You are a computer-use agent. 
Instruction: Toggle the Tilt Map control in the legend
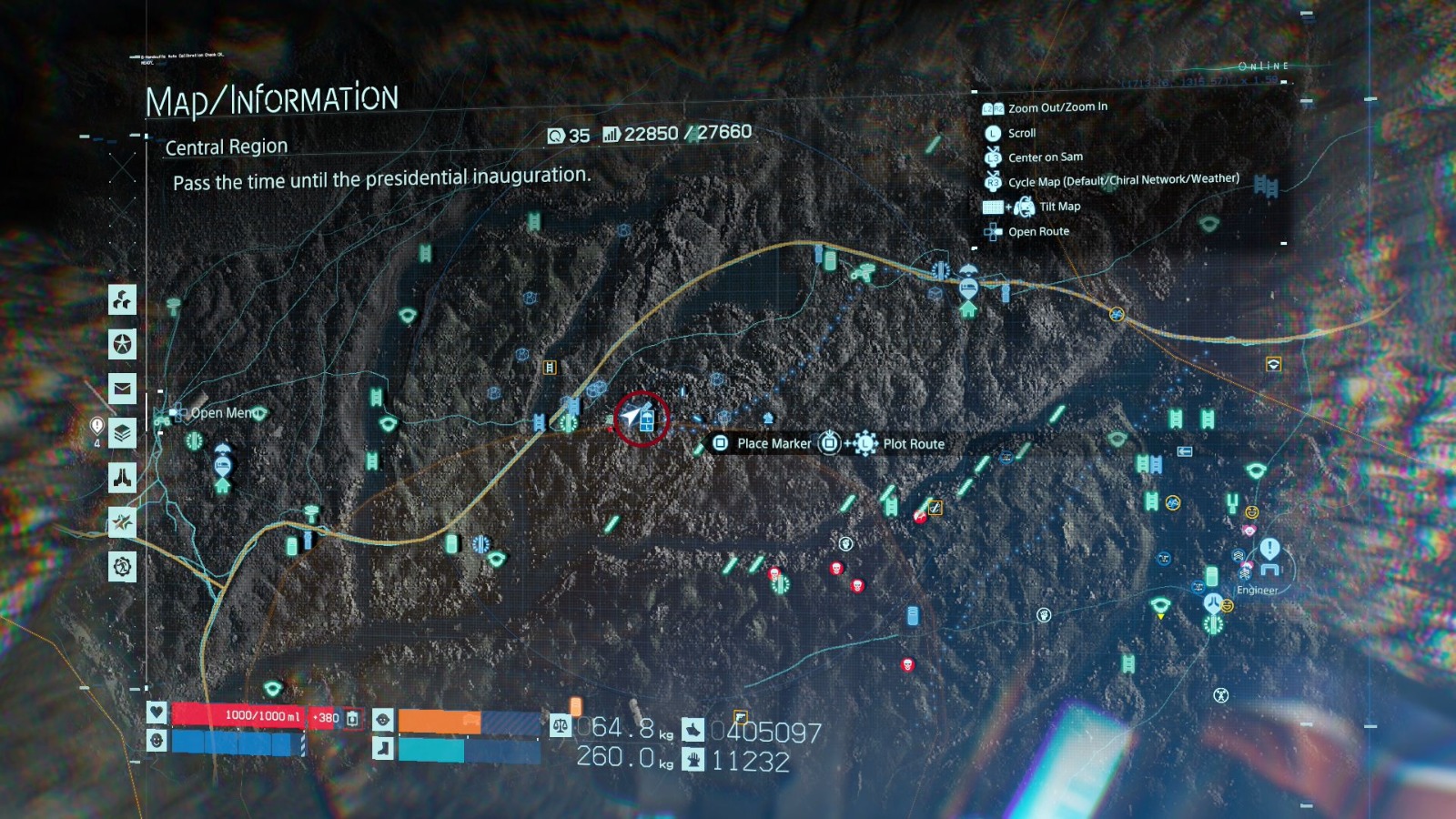pos(1062,207)
